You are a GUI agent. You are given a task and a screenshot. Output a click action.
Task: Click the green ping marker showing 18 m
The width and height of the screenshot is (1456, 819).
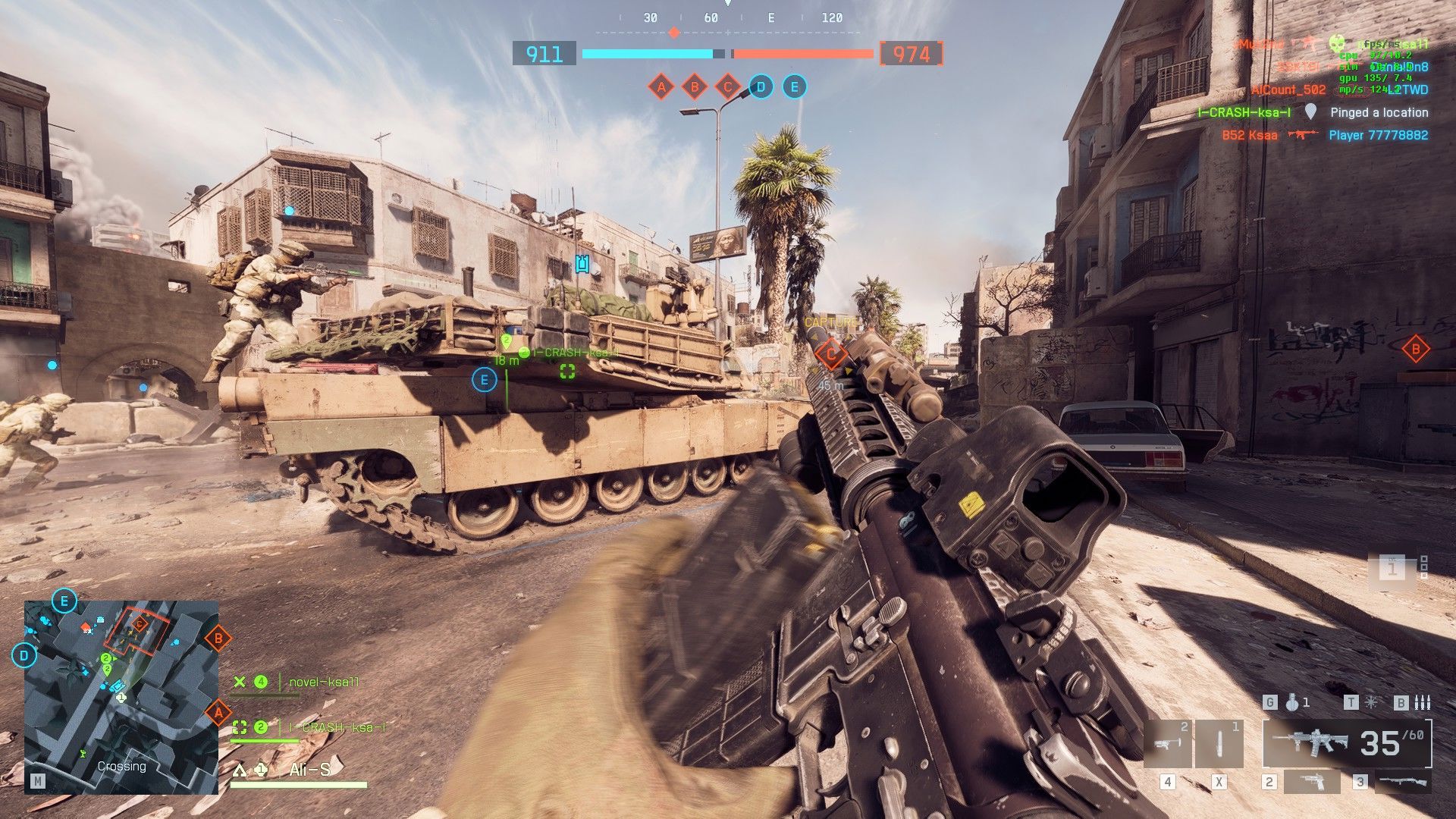(x=507, y=343)
